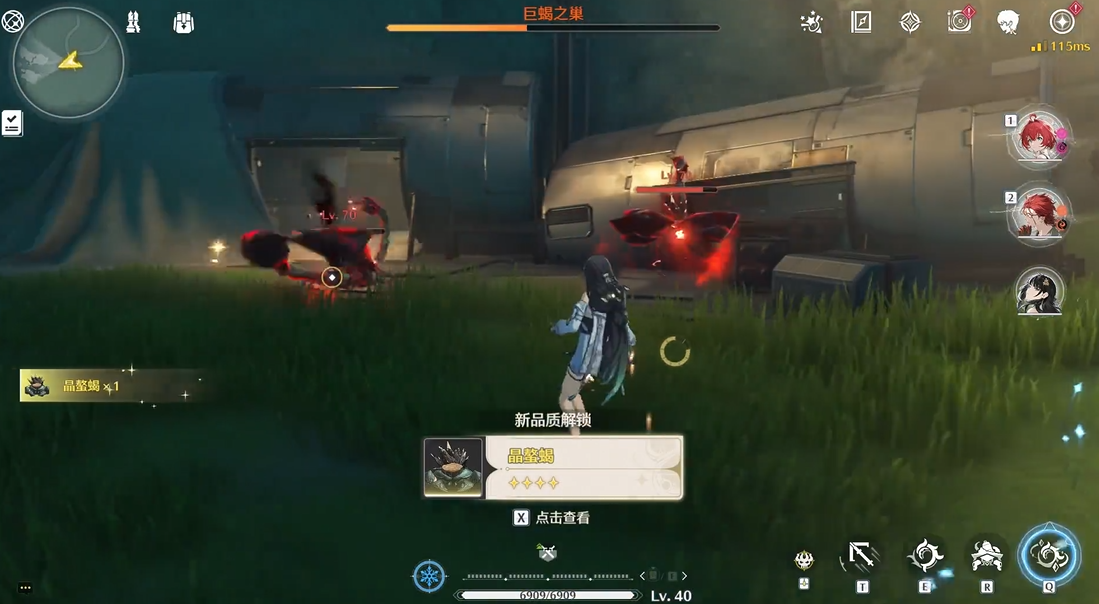1099x604 pixels.
Task: Click the globe icon beside the minimap
Action: [13, 21]
